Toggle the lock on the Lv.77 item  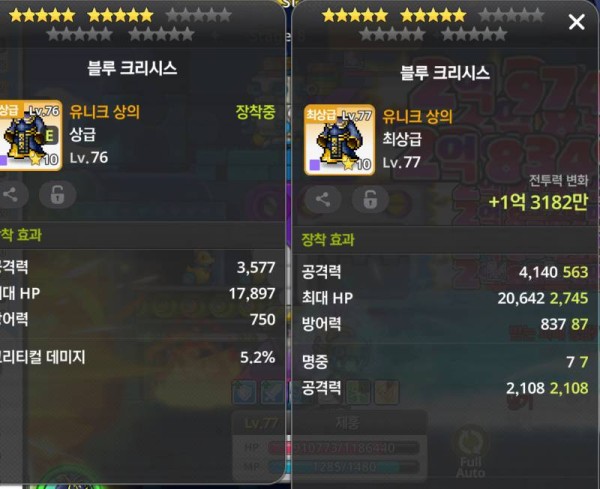[x=366, y=197]
